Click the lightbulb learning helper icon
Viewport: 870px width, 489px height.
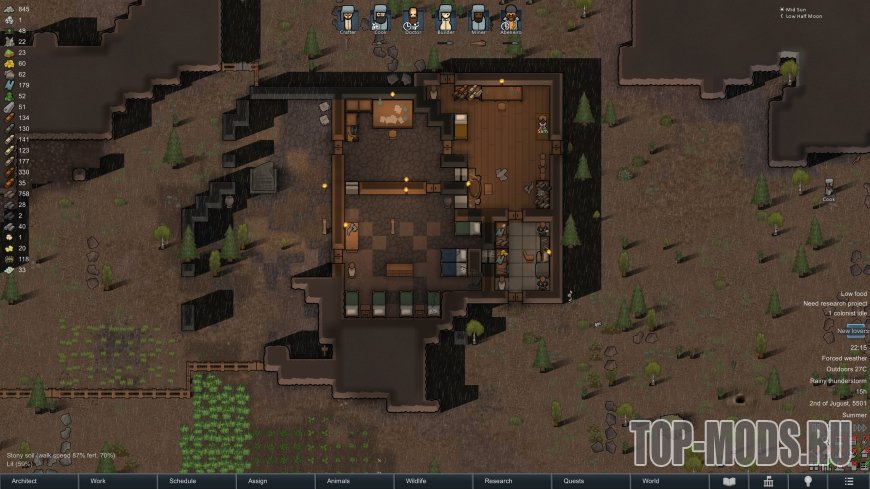click(808, 481)
